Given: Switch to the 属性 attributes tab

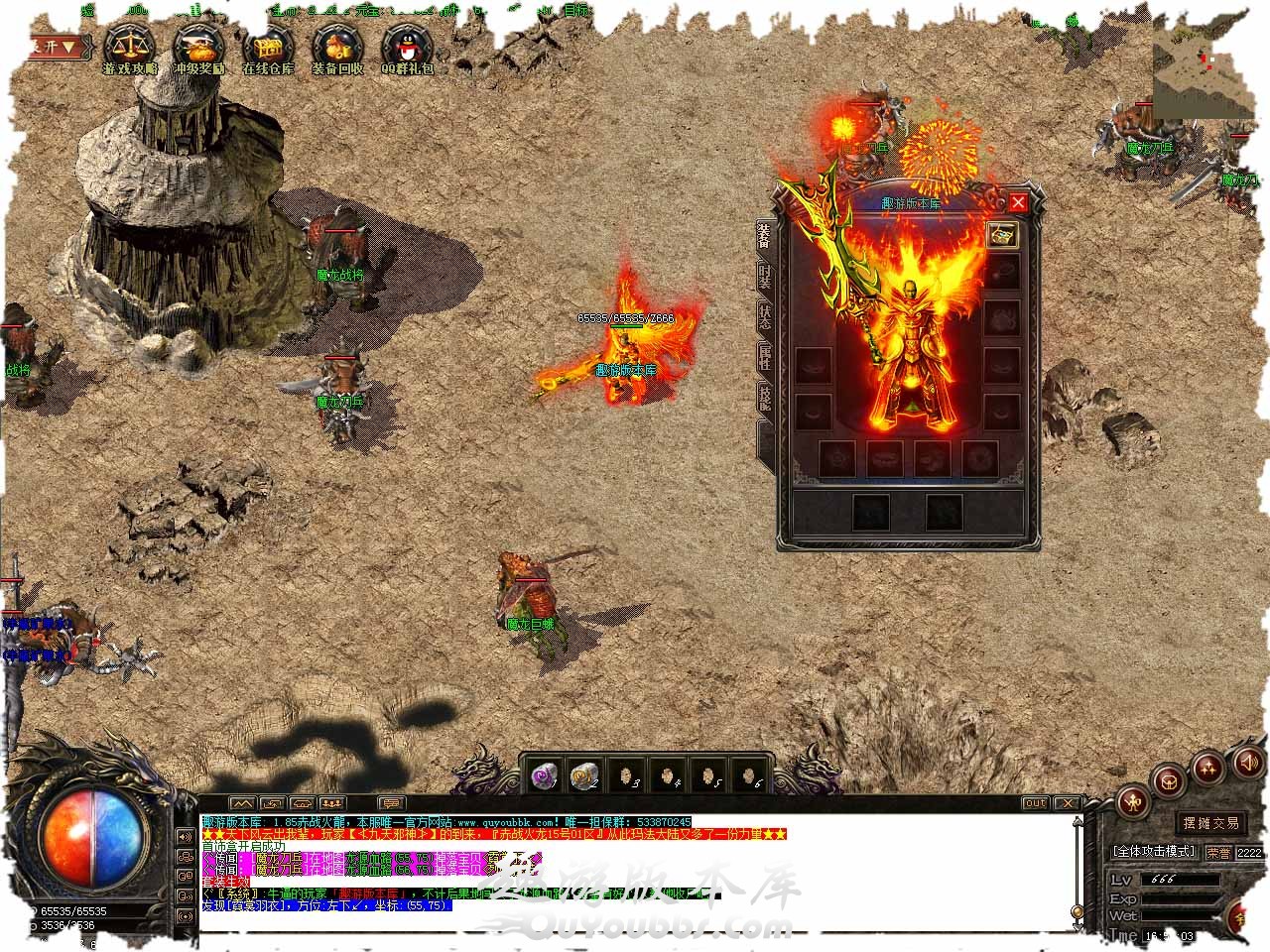Looking at the screenshot, I should [x=765, y=357].
